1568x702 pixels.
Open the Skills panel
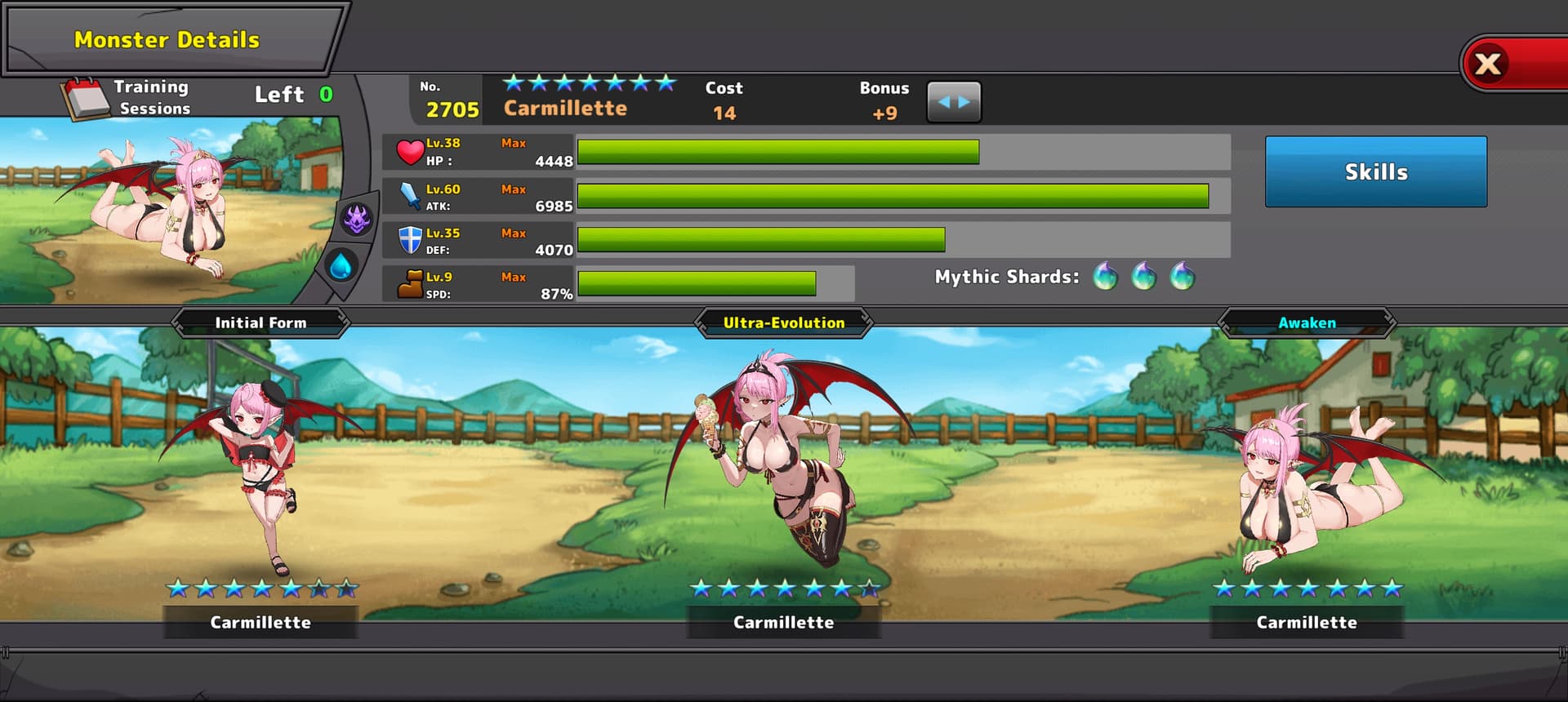[1375, 171]
